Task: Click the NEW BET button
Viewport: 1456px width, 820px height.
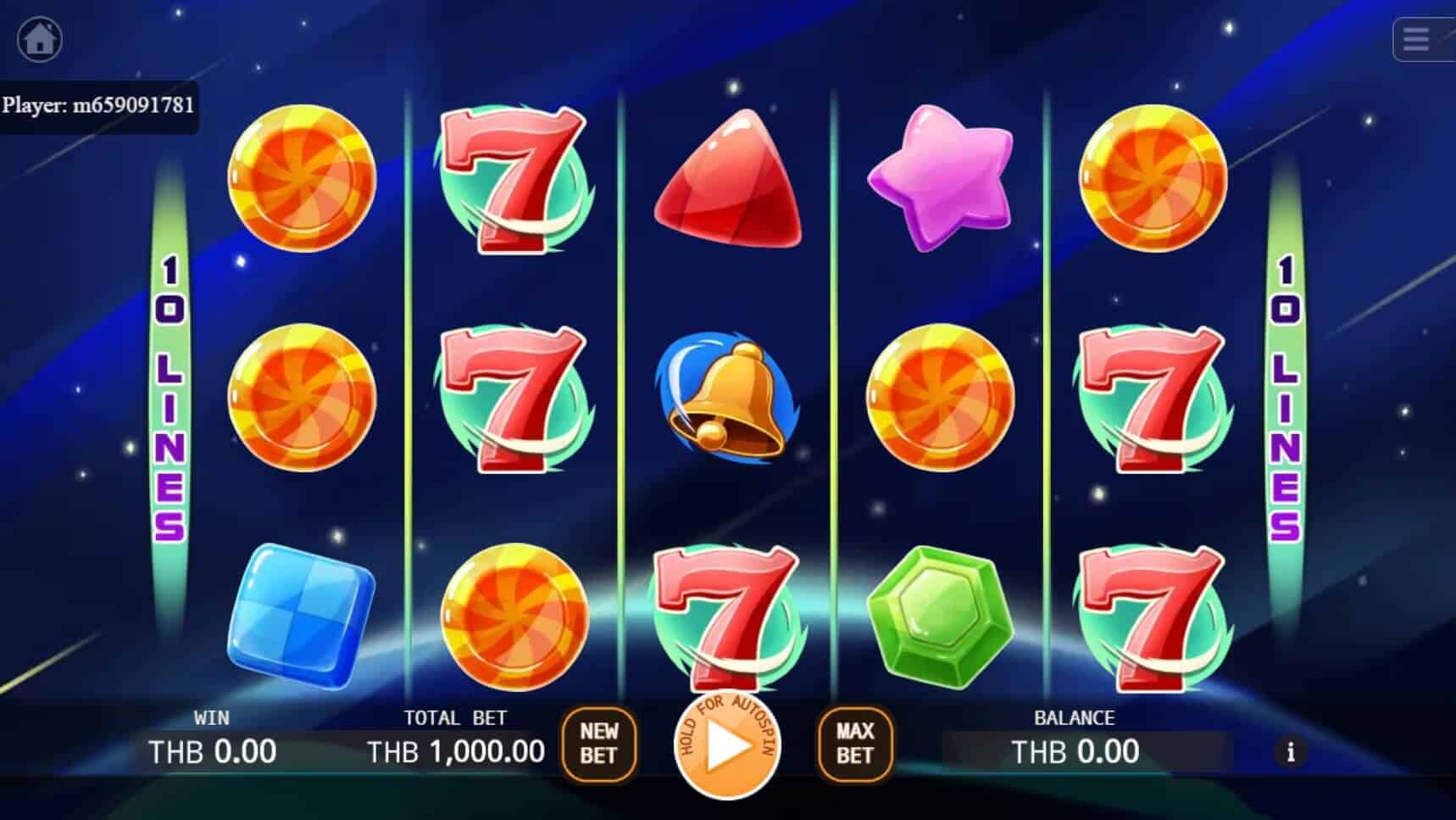Action: (599, 745)
